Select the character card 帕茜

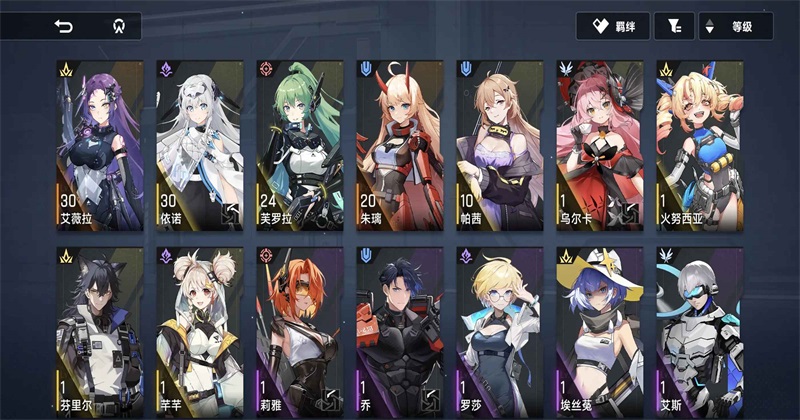click(x=500, y=145)
